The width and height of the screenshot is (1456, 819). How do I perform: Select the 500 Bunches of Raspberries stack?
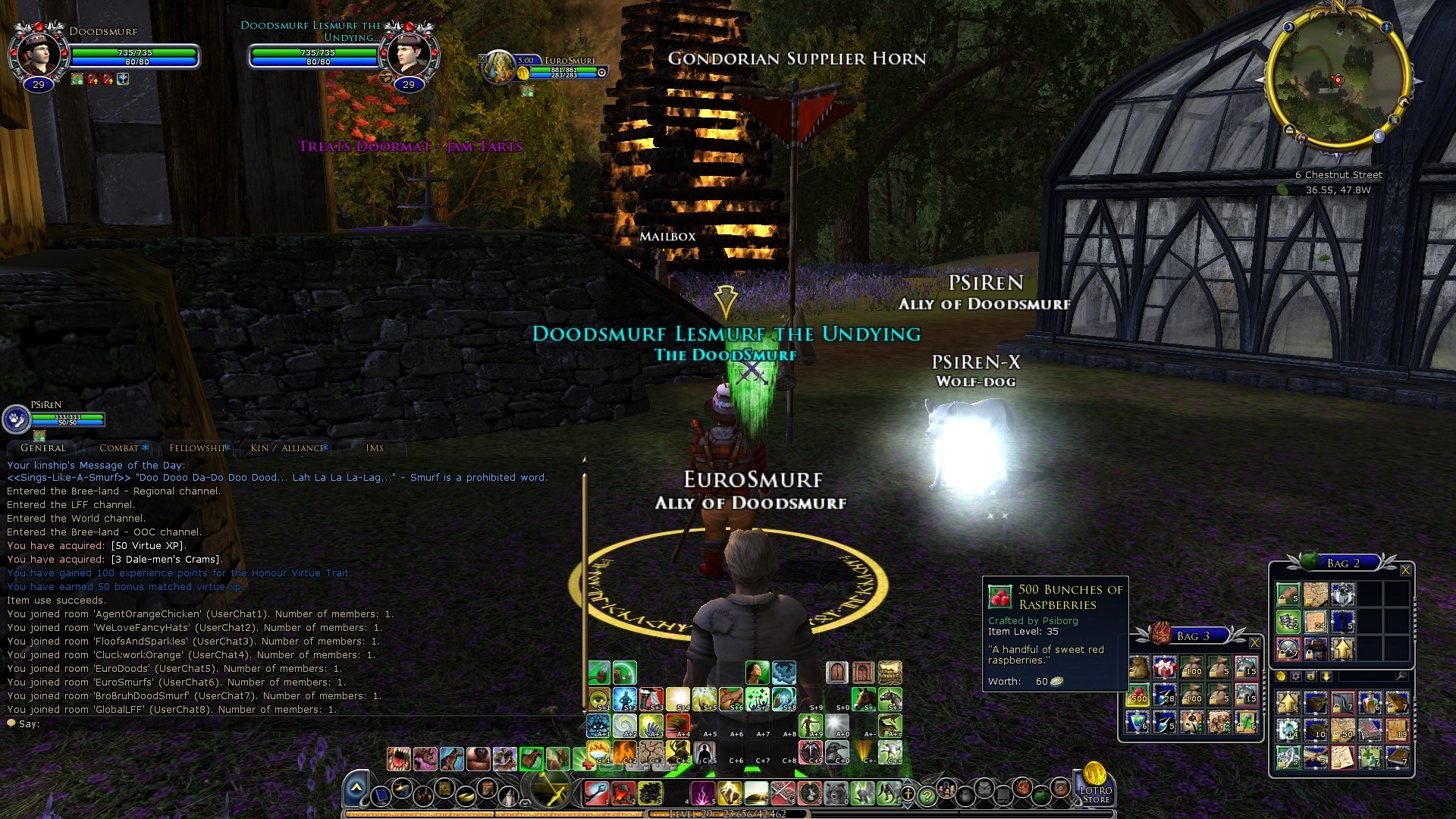[x=1138, y=695]
